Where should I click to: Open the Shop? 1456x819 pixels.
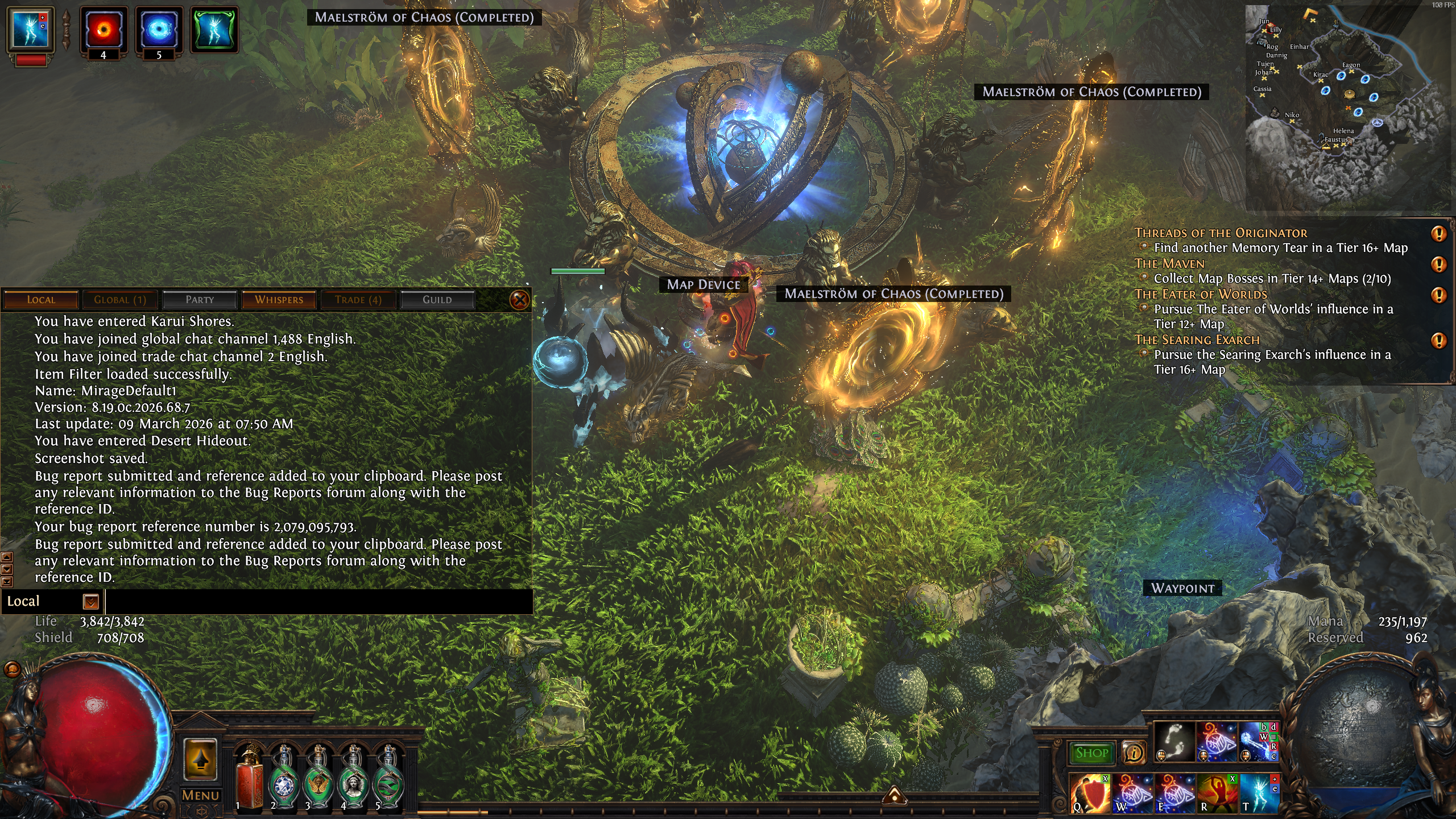pos(1091,753)
